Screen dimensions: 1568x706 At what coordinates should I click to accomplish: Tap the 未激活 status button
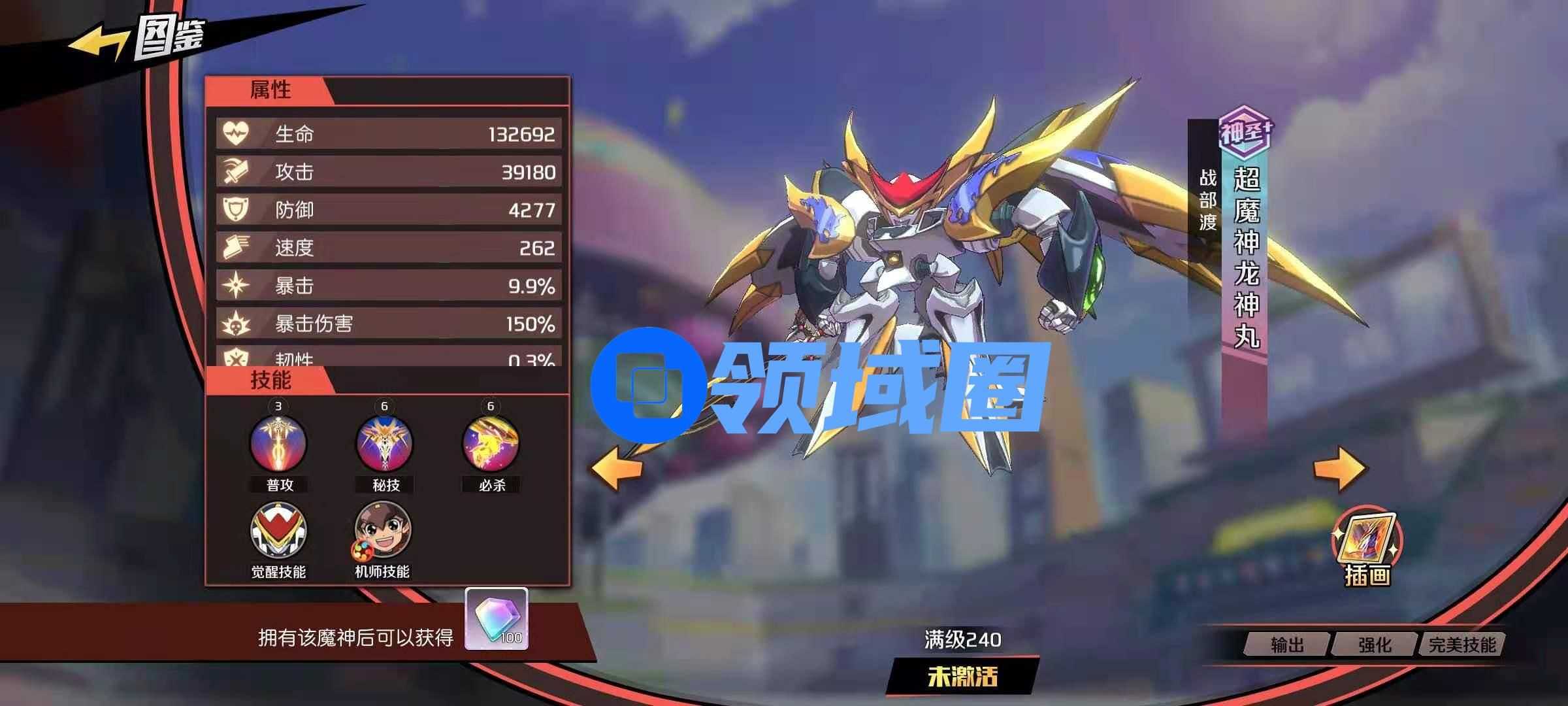pos(962,677)
